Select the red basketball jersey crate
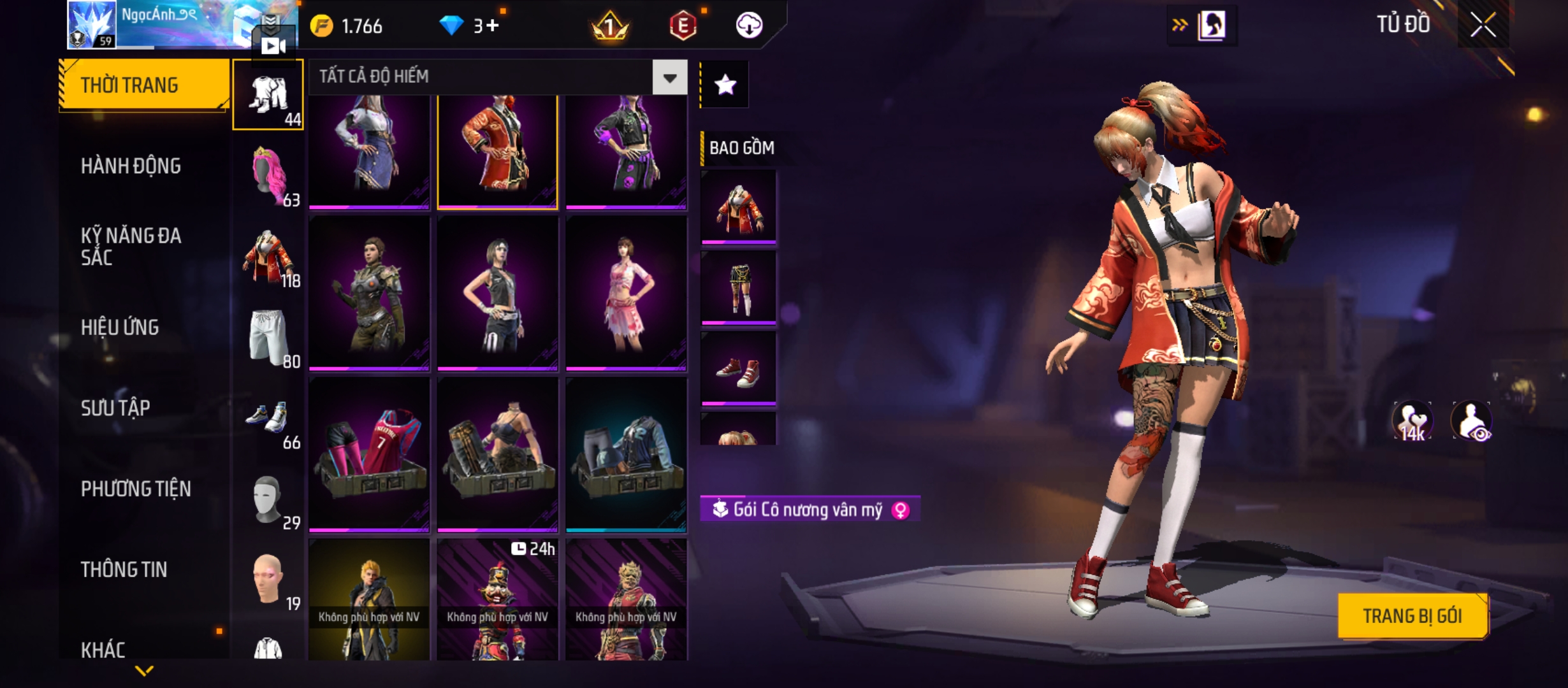Screen dimensions: 1568x688 pos(369,454)
